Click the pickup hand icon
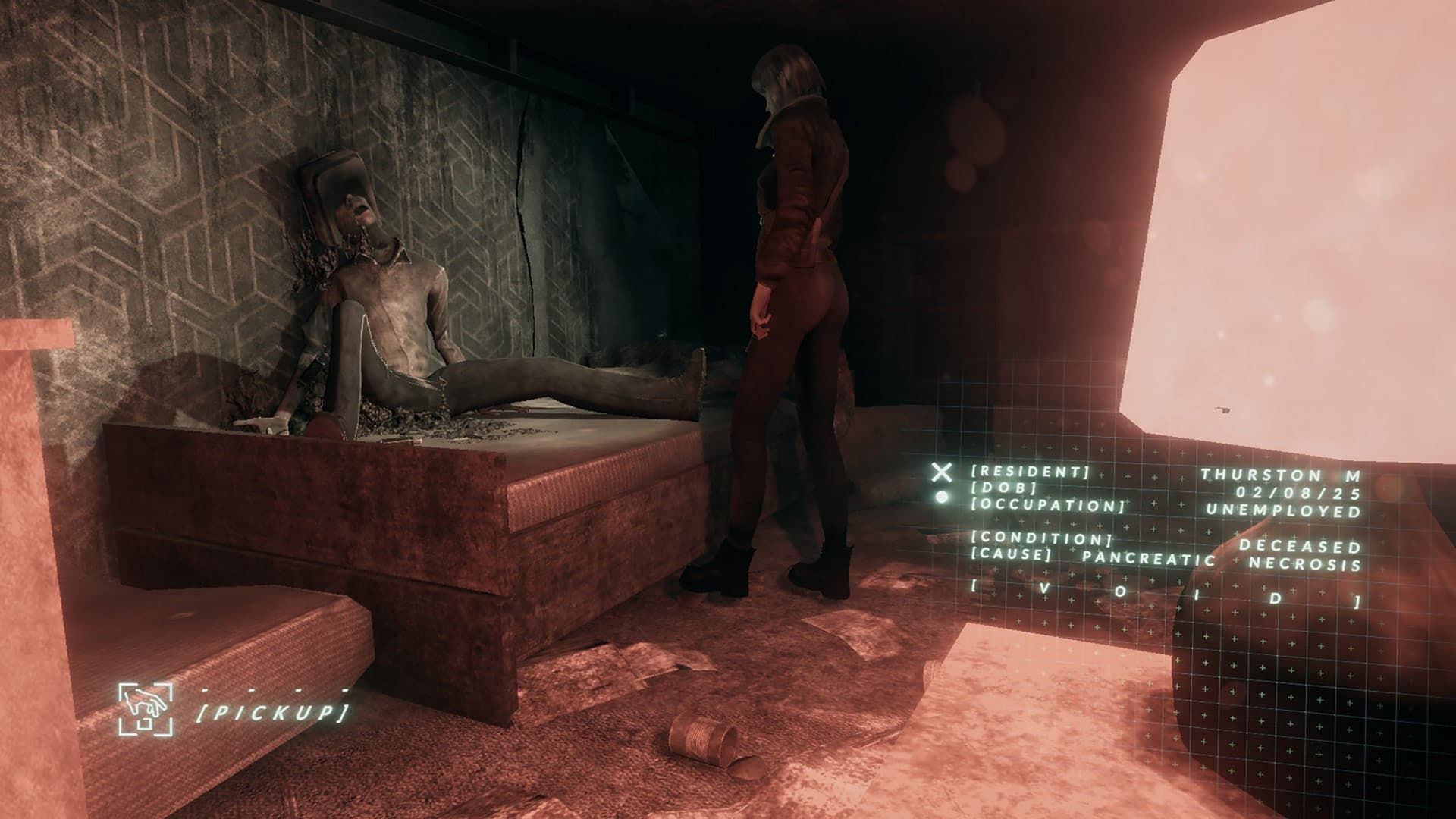Screen dimensions: 1456x819 (x=146, y=709)
